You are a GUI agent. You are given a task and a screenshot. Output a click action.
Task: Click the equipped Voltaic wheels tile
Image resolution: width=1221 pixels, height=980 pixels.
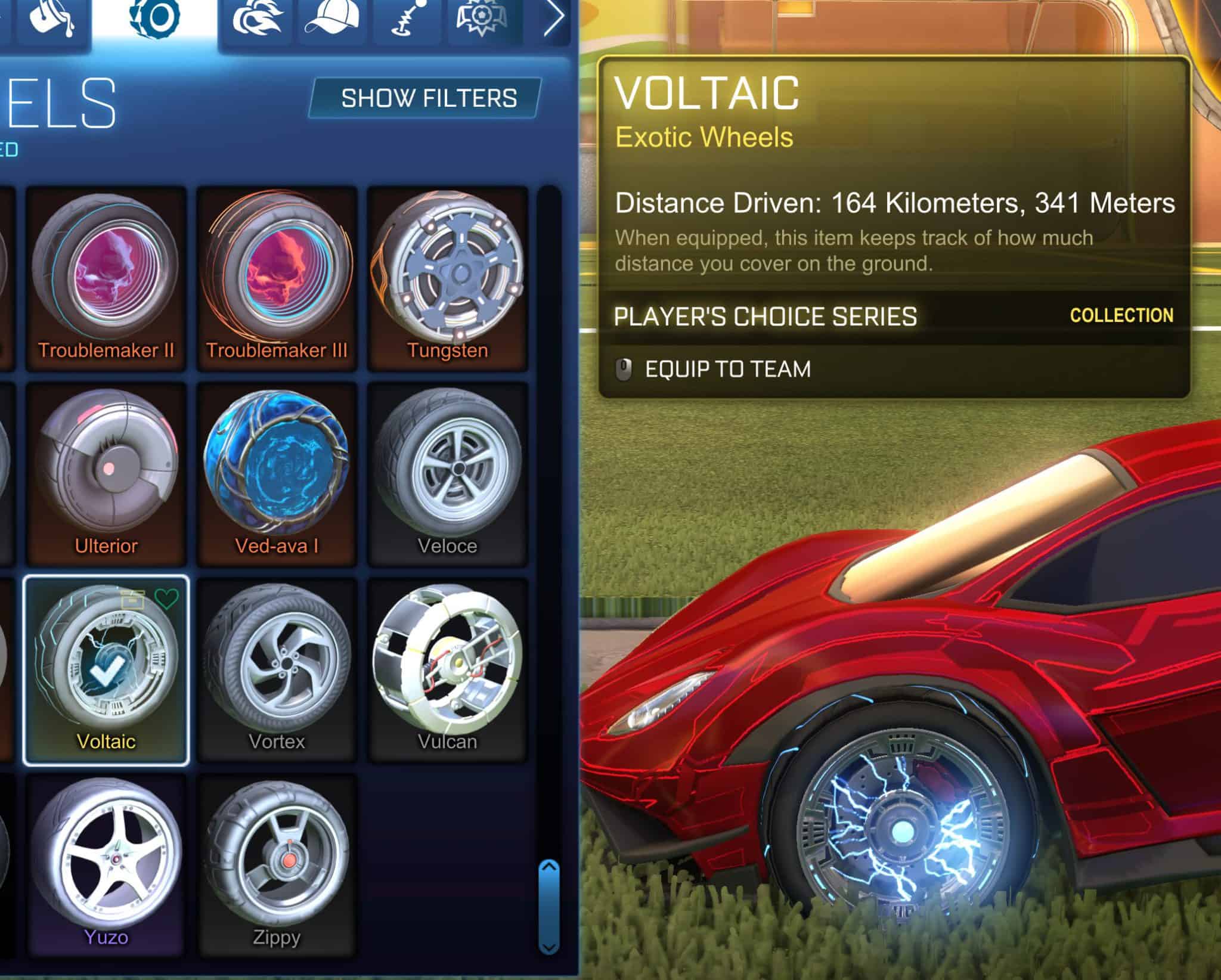point(106,669)
